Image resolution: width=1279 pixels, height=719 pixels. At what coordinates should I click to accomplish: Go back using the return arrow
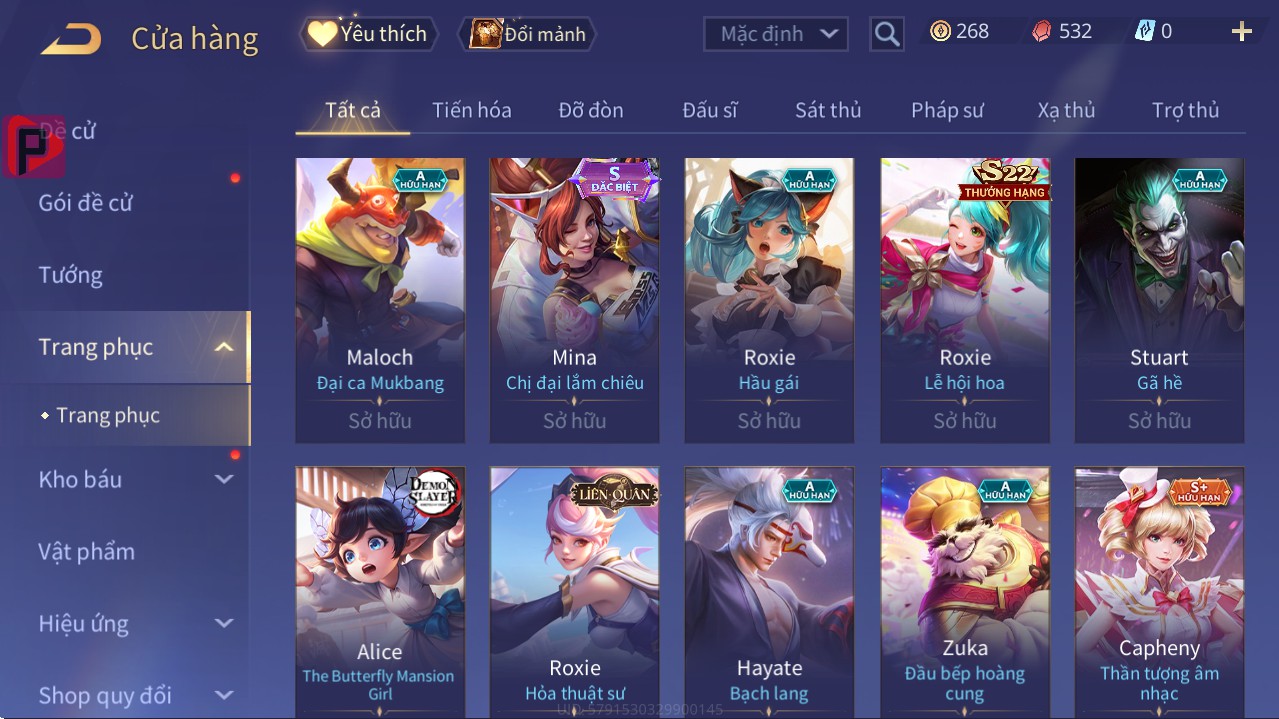click(x=71, y=39)
